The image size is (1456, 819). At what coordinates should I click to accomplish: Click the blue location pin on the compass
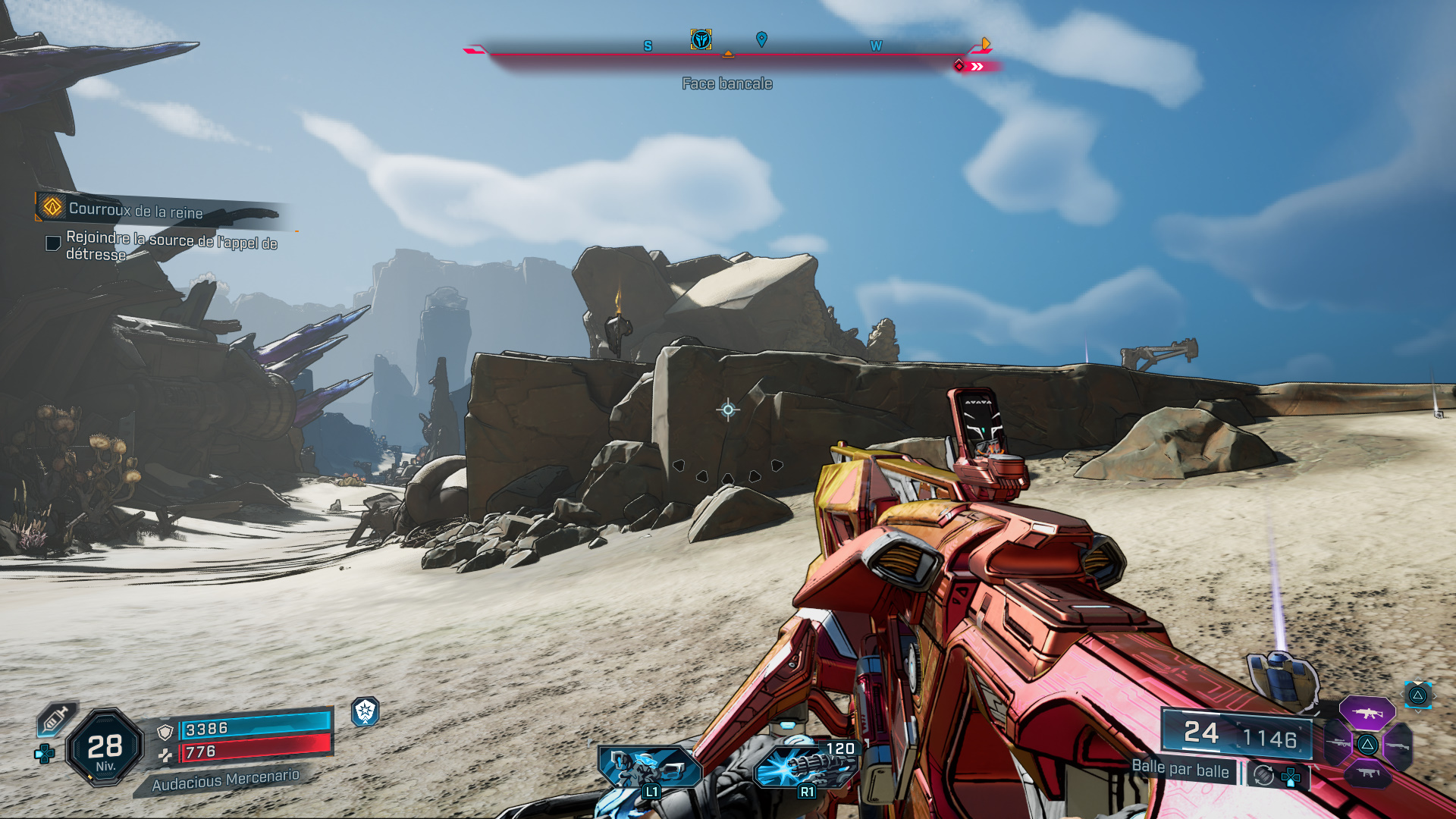761,39
